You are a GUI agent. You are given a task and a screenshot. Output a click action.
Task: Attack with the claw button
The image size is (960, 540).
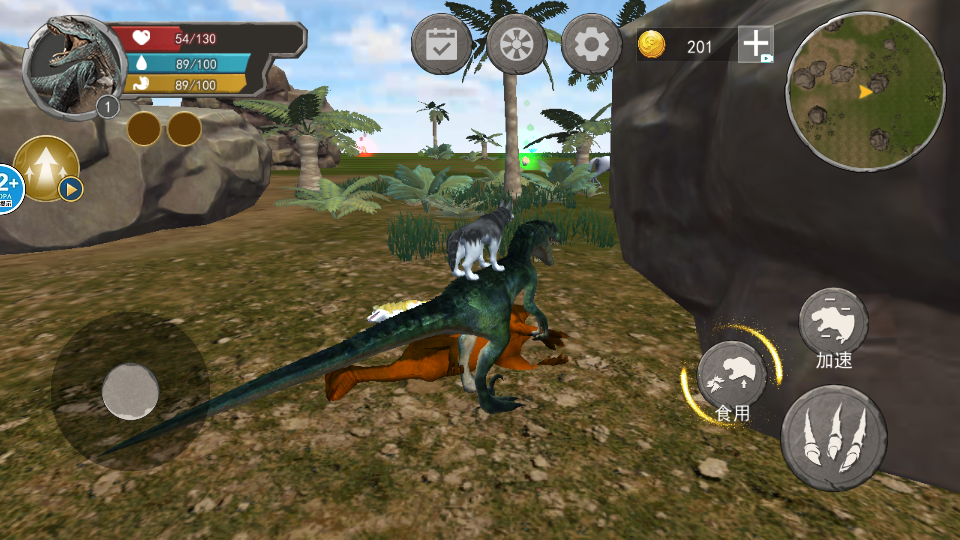tap(833, 438)
